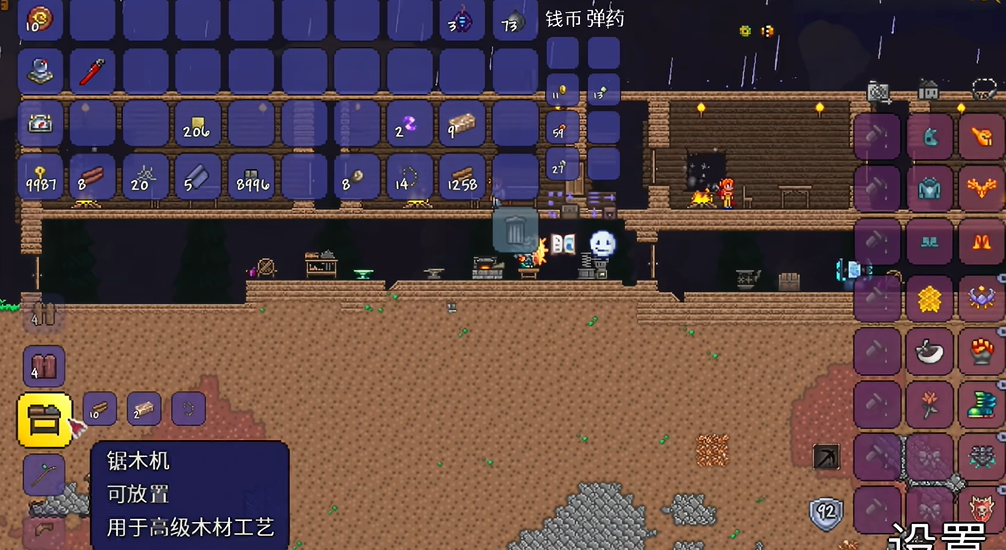This screenshot has height=550, width=1006.
Task: Choose the stack of 8996 blocks
Action: click(252, 177)
